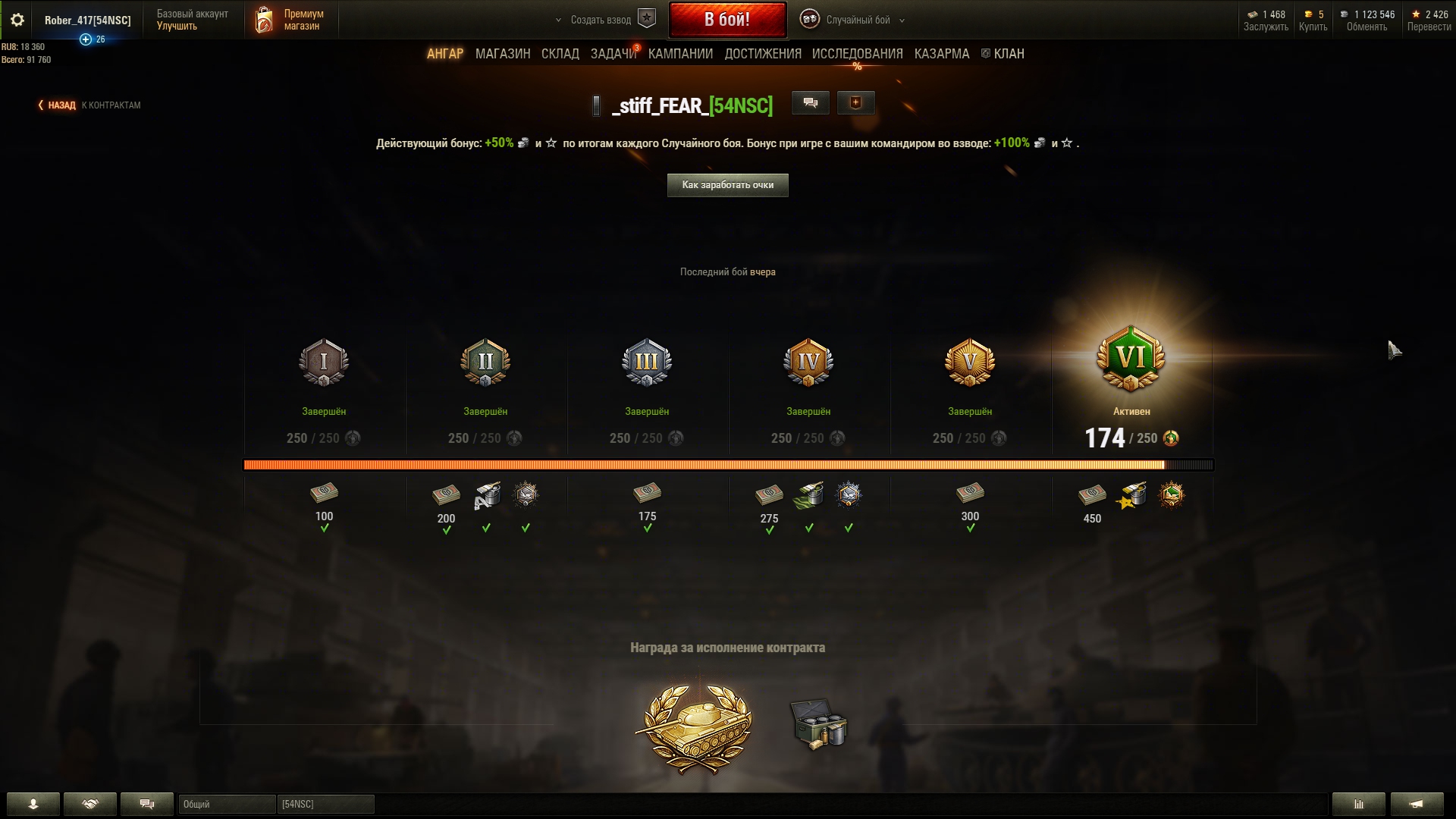Image resolution: width=1456 pixels, height=819 pixels.
Task: Start battle with the В бой! button
Action: [x=726, y=20]
